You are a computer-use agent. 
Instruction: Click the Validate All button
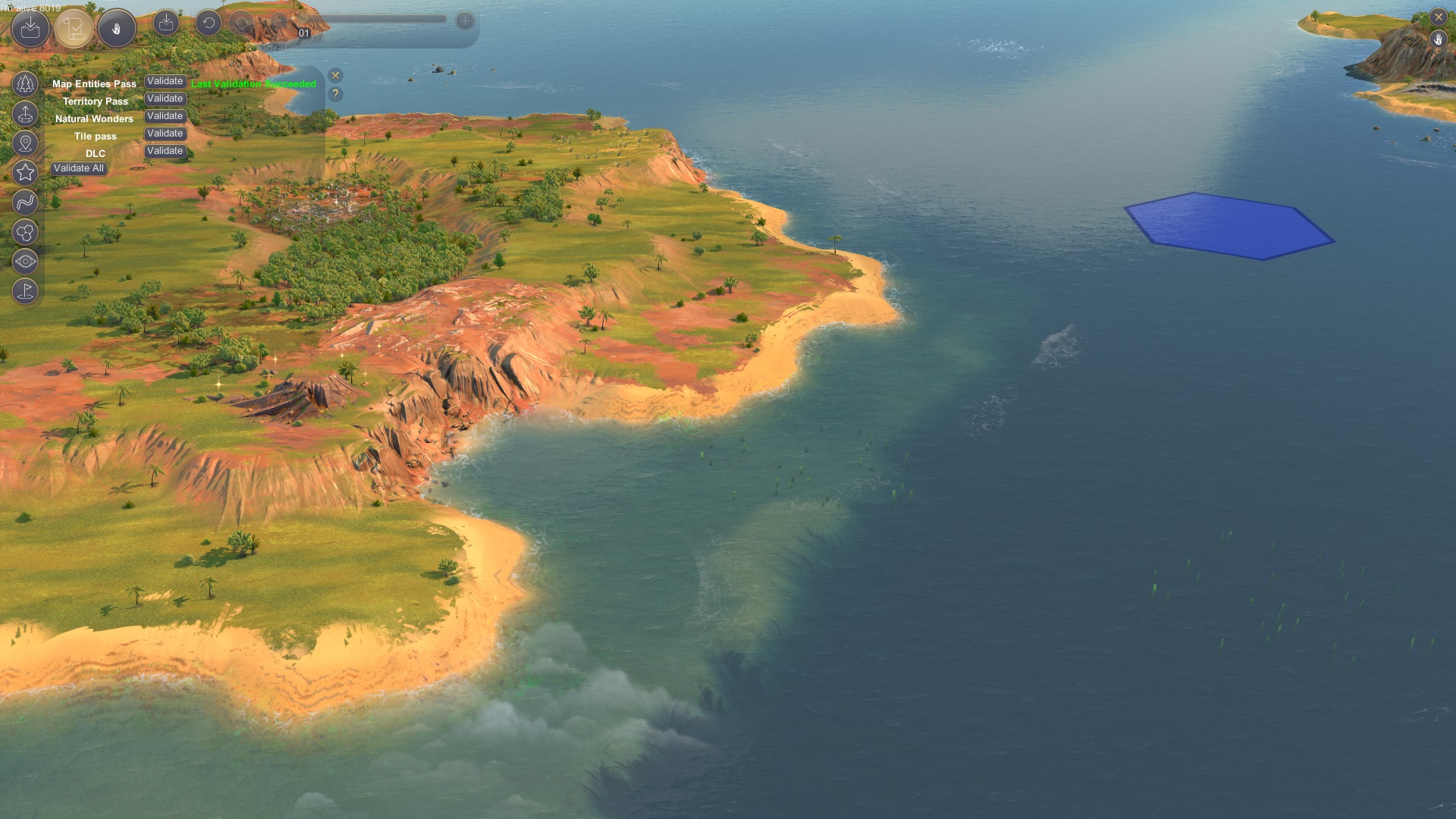79,168
